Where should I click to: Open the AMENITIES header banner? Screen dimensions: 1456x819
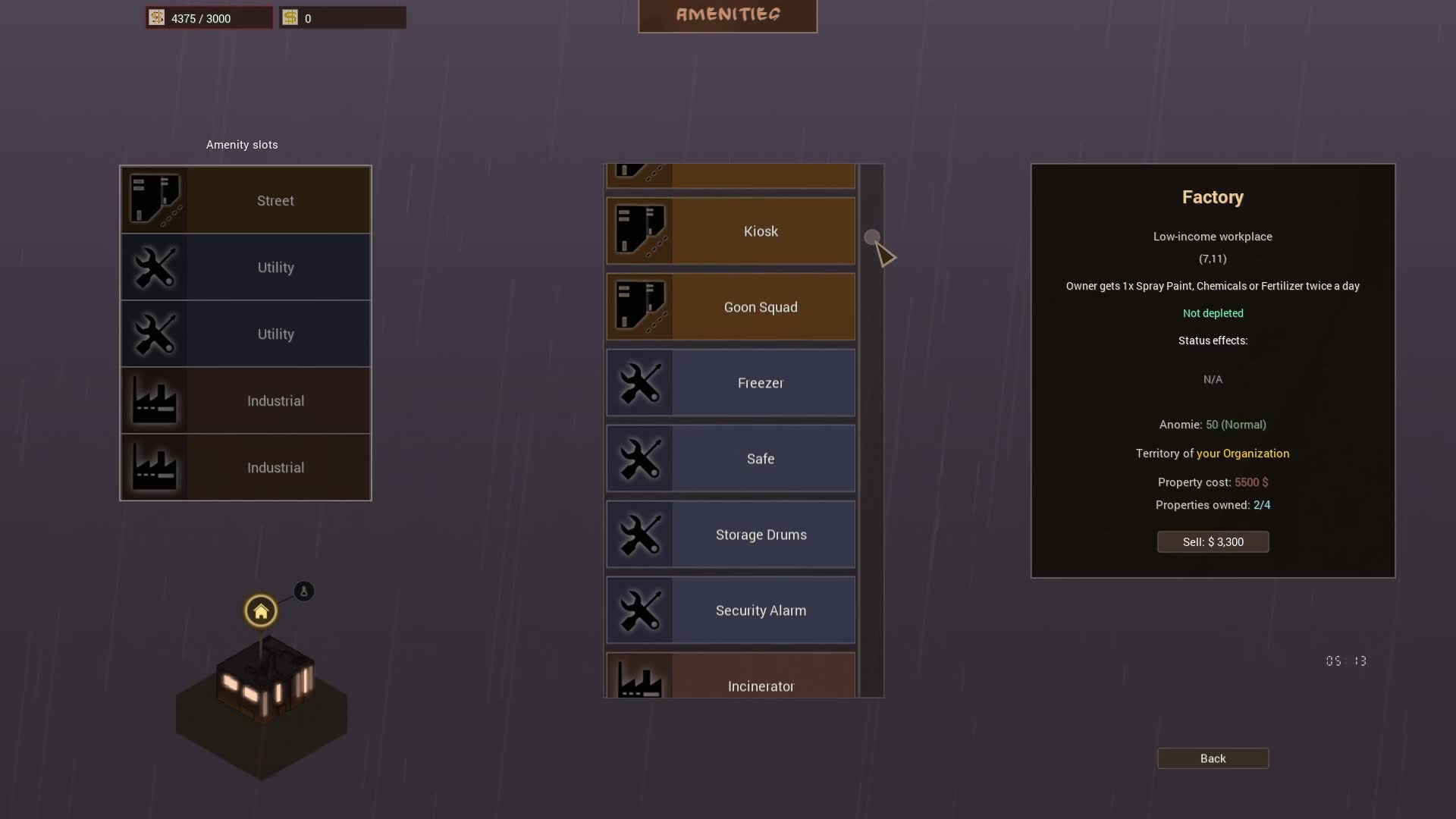click(x=727, y=14)
